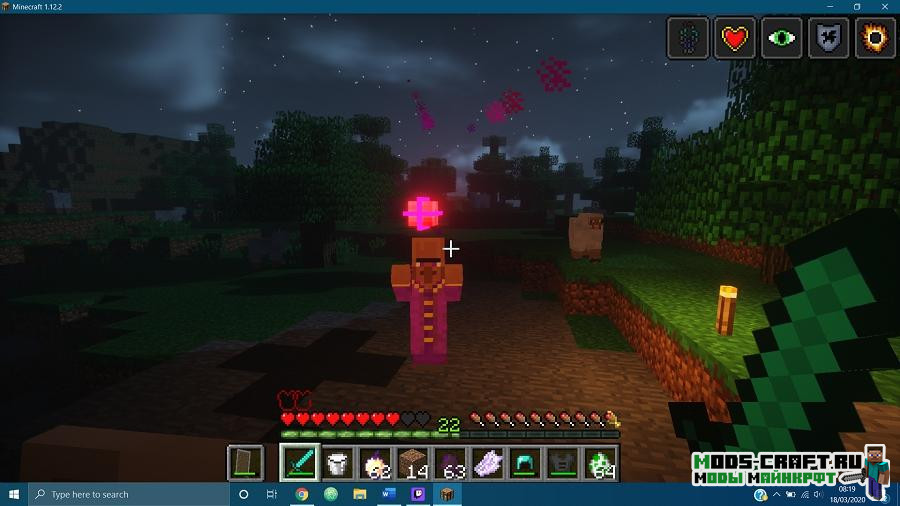Choose the dirt block stack of 14
The width and height of the screenshot is (900, 506).
[413, 463]
